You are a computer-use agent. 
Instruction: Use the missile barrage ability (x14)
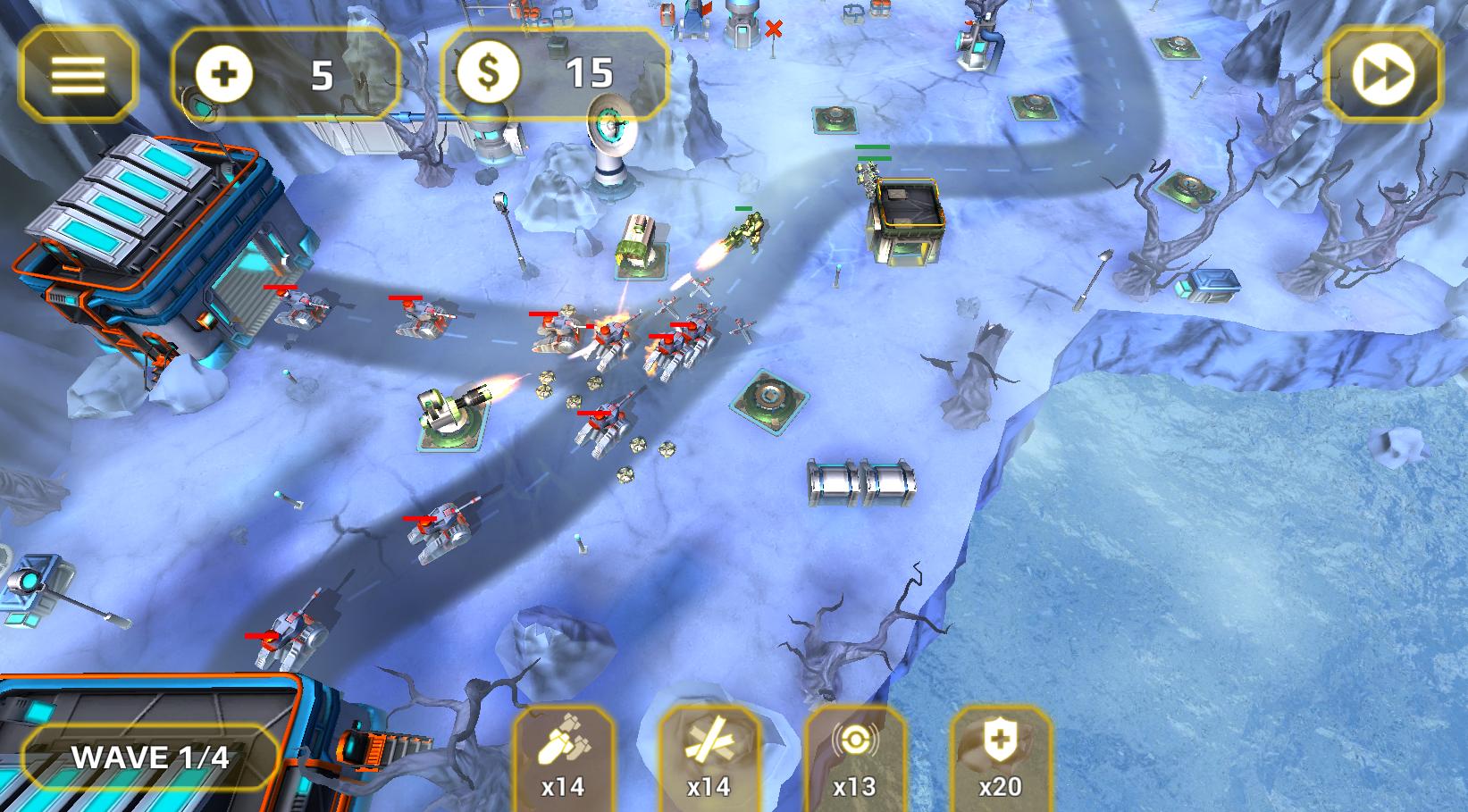coord(710,764)
